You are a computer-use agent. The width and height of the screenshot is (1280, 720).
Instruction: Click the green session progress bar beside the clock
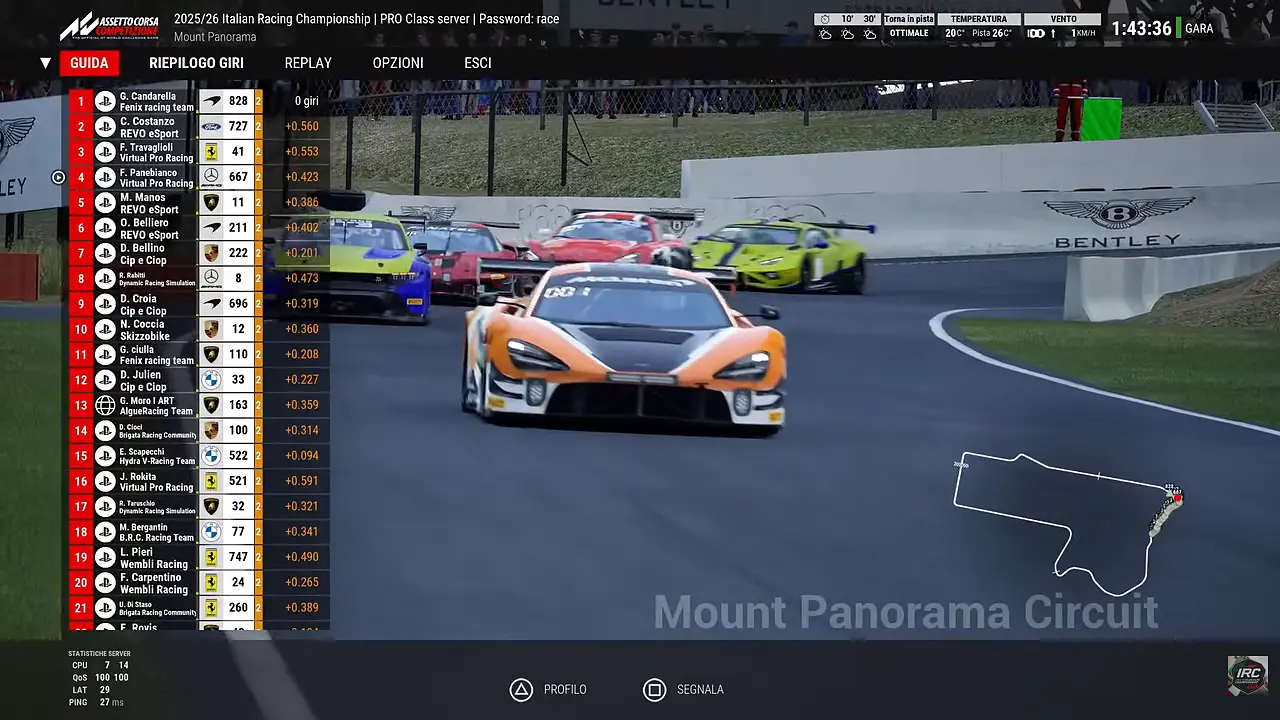pos(1178,26)
